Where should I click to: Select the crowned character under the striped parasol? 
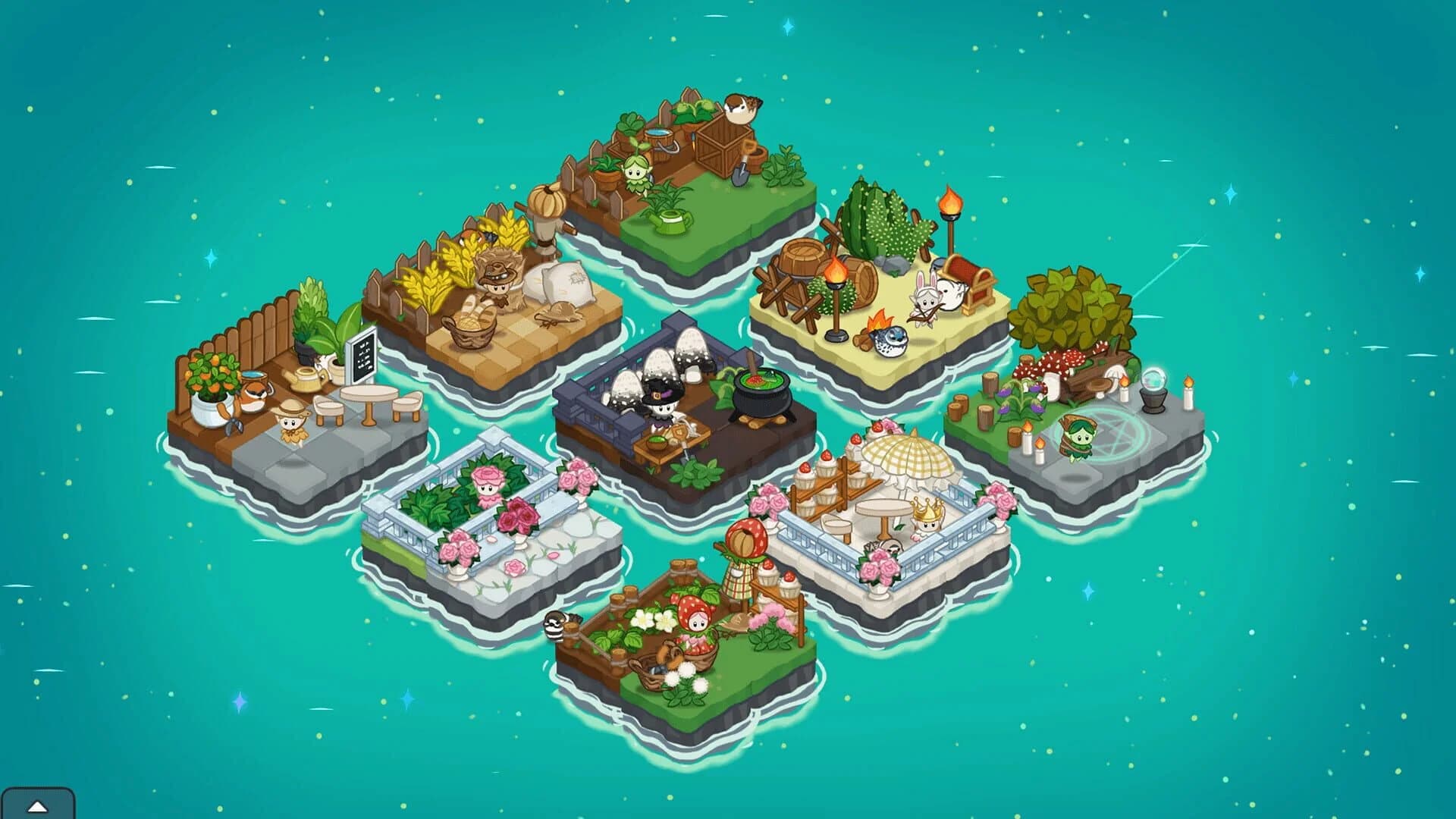tap(928, 519)
